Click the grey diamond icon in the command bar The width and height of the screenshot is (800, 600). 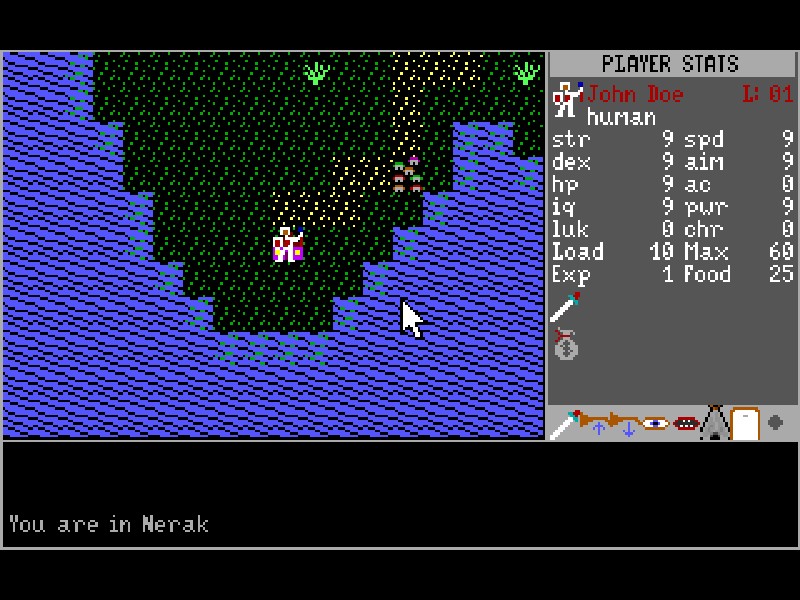(x=775, y=423)
